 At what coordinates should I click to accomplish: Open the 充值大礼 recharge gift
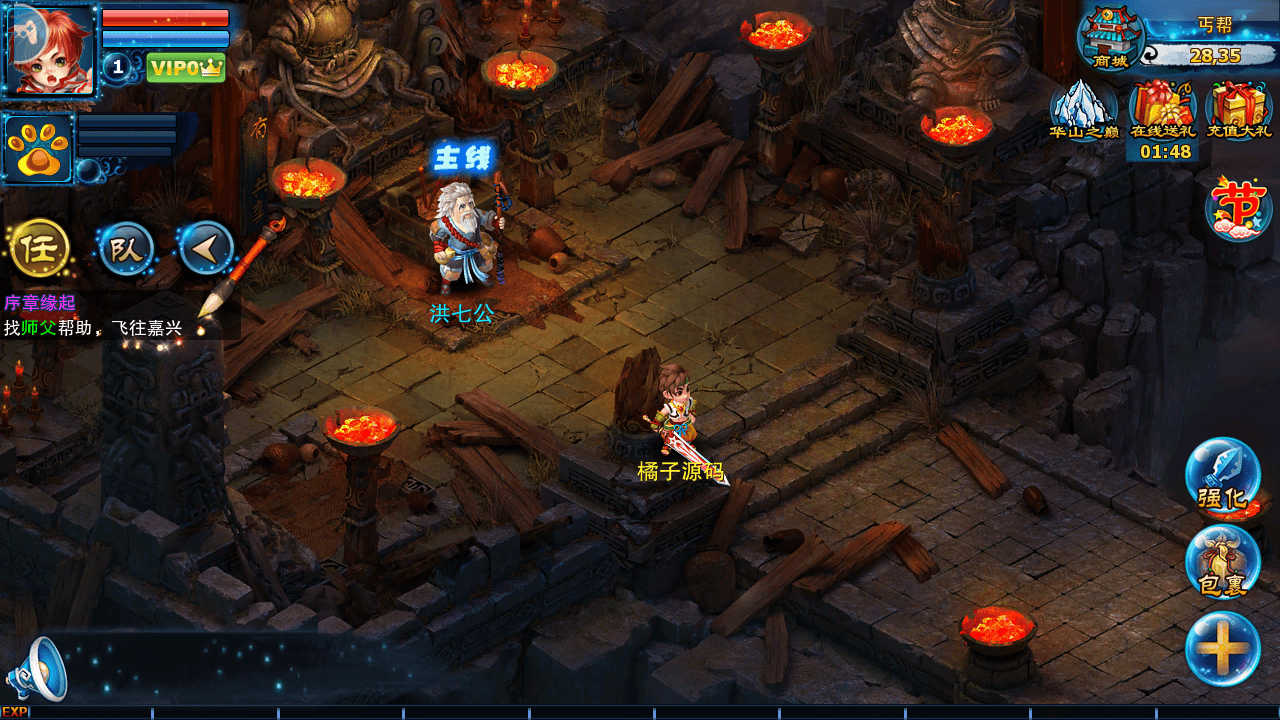[1238, 110]
